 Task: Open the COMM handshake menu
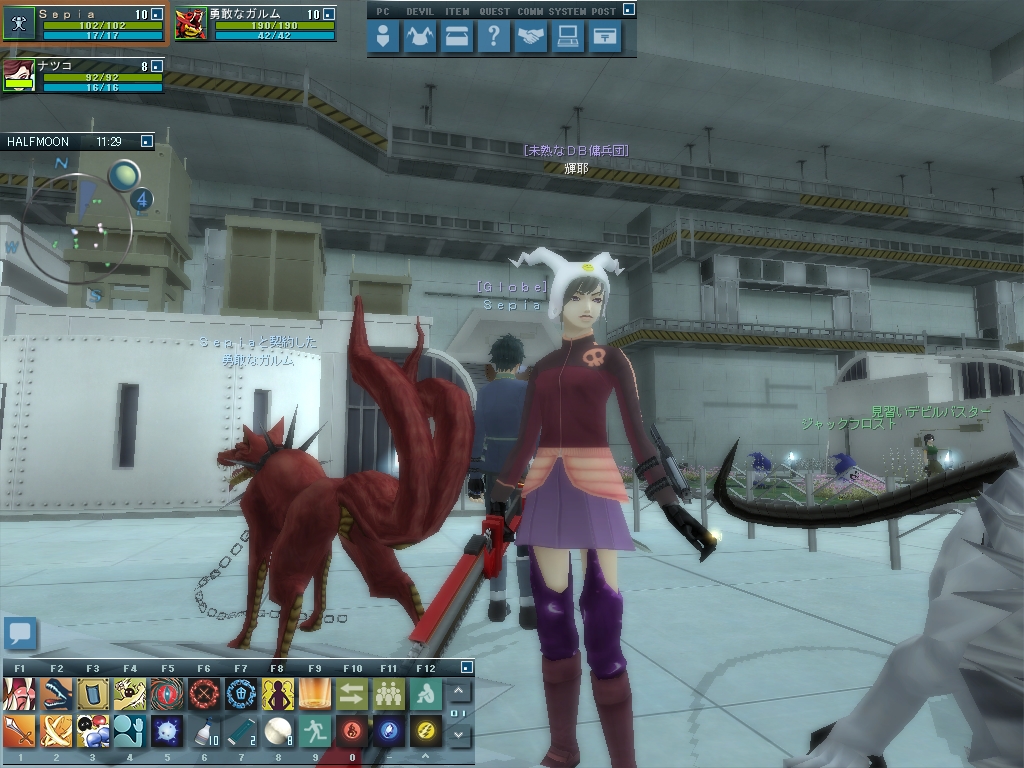coord(531,38)
